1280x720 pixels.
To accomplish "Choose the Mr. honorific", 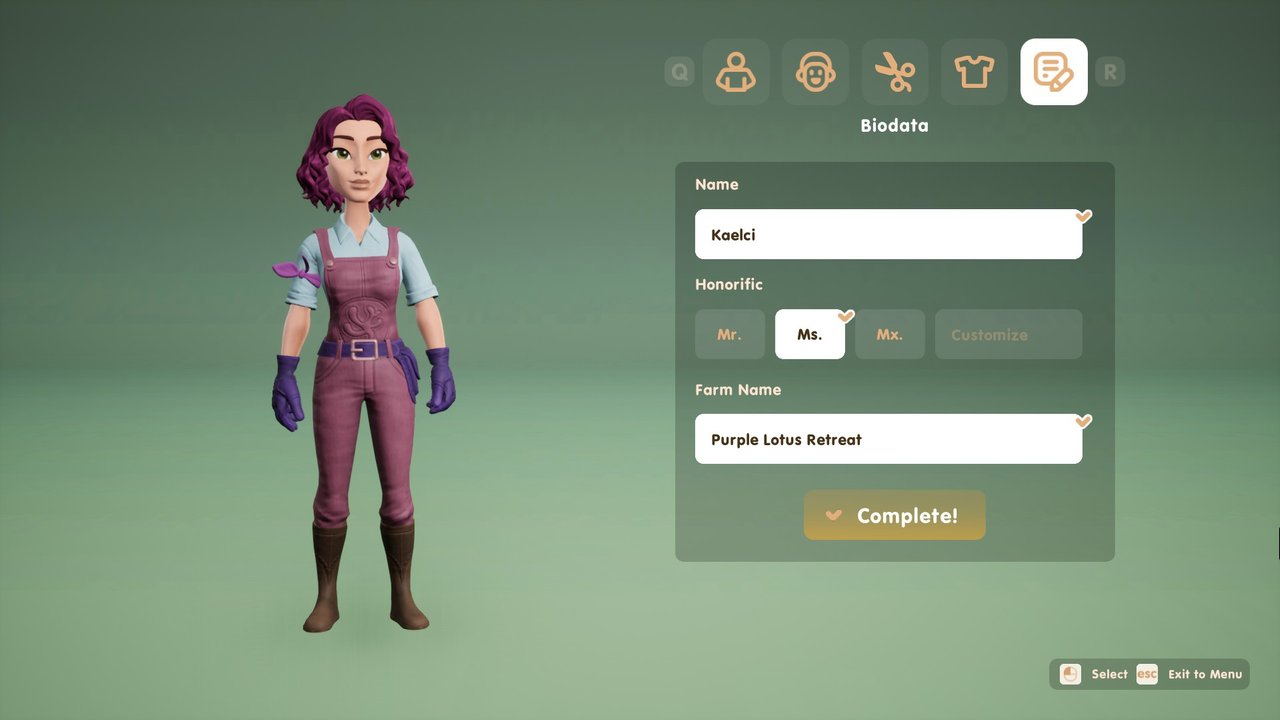I will (x=730, y=334).
